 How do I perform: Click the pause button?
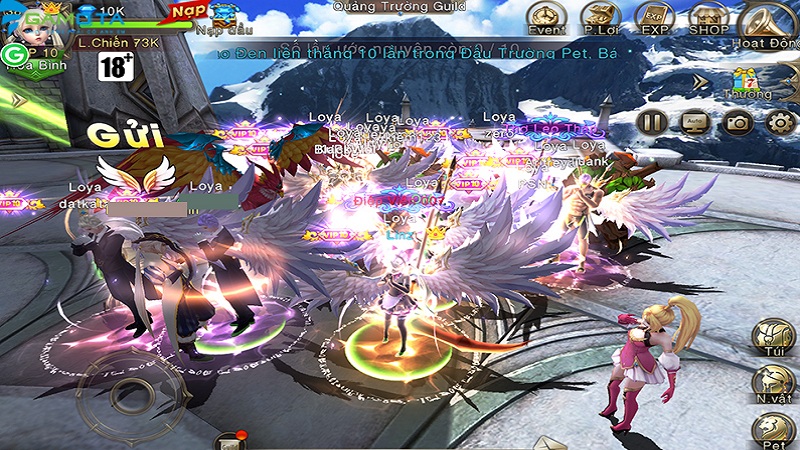pyautogui.click(x=653, y=122)
